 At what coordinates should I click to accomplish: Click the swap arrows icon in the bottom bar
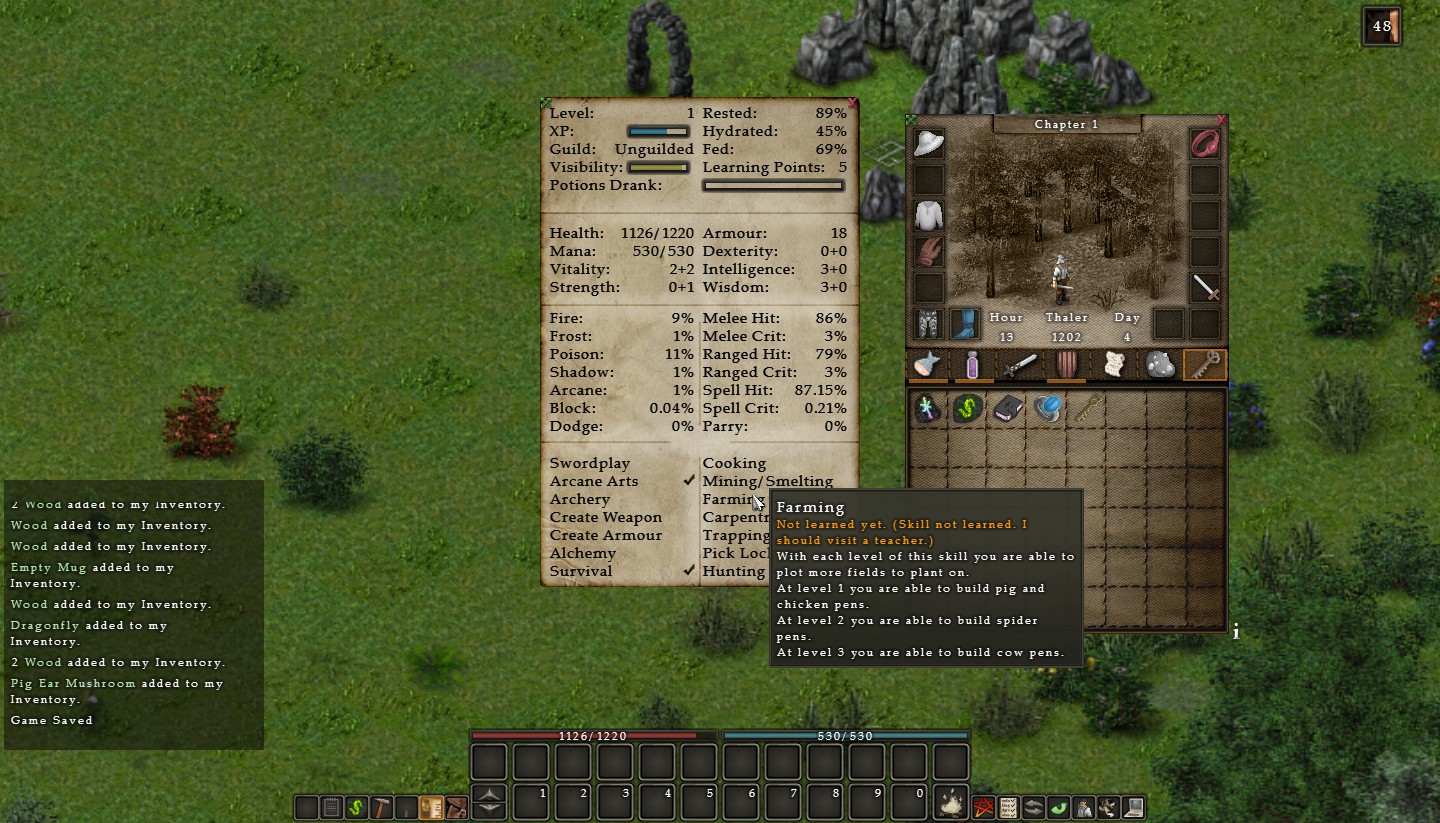pos(1034,807)
